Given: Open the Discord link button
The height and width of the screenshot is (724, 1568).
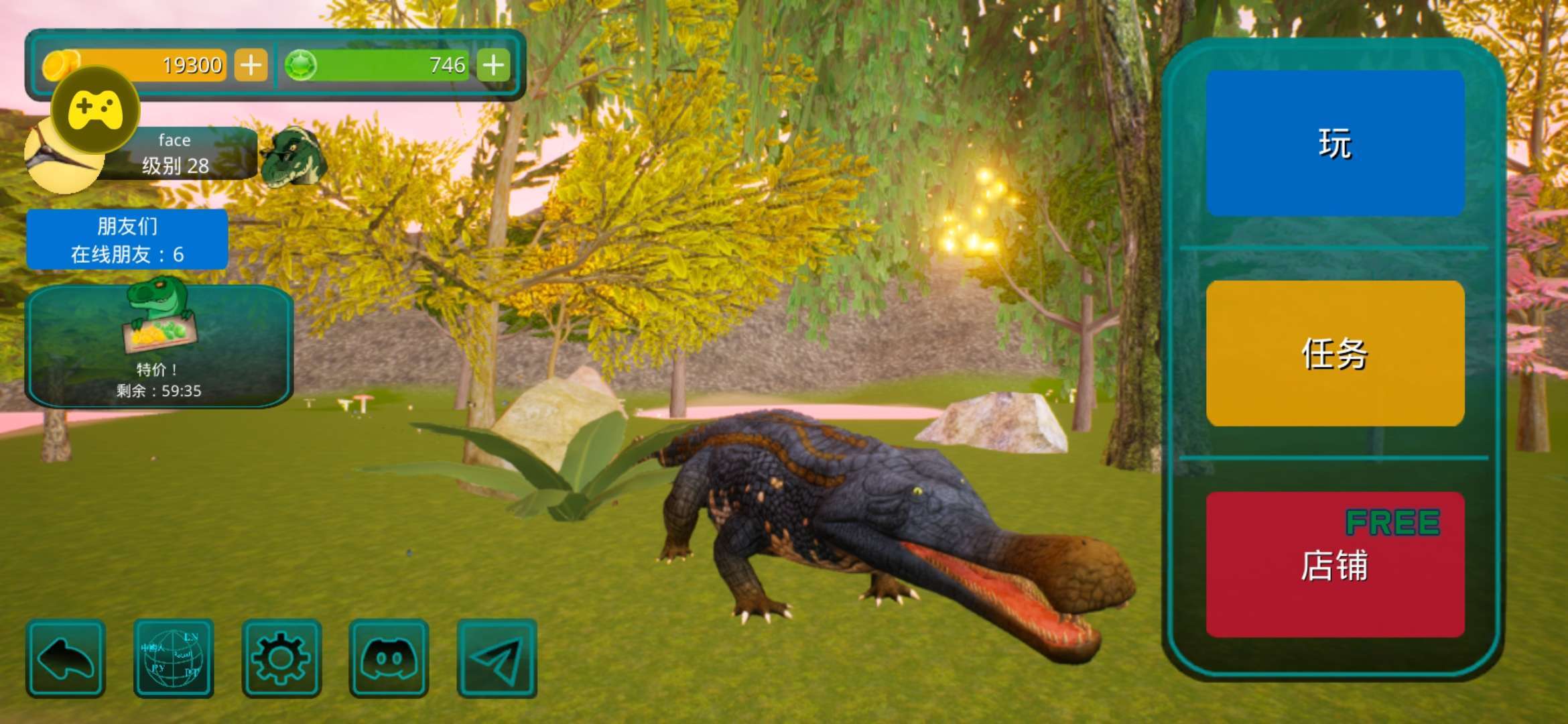Looking at the screenshot, I should [x=389, y=658].
